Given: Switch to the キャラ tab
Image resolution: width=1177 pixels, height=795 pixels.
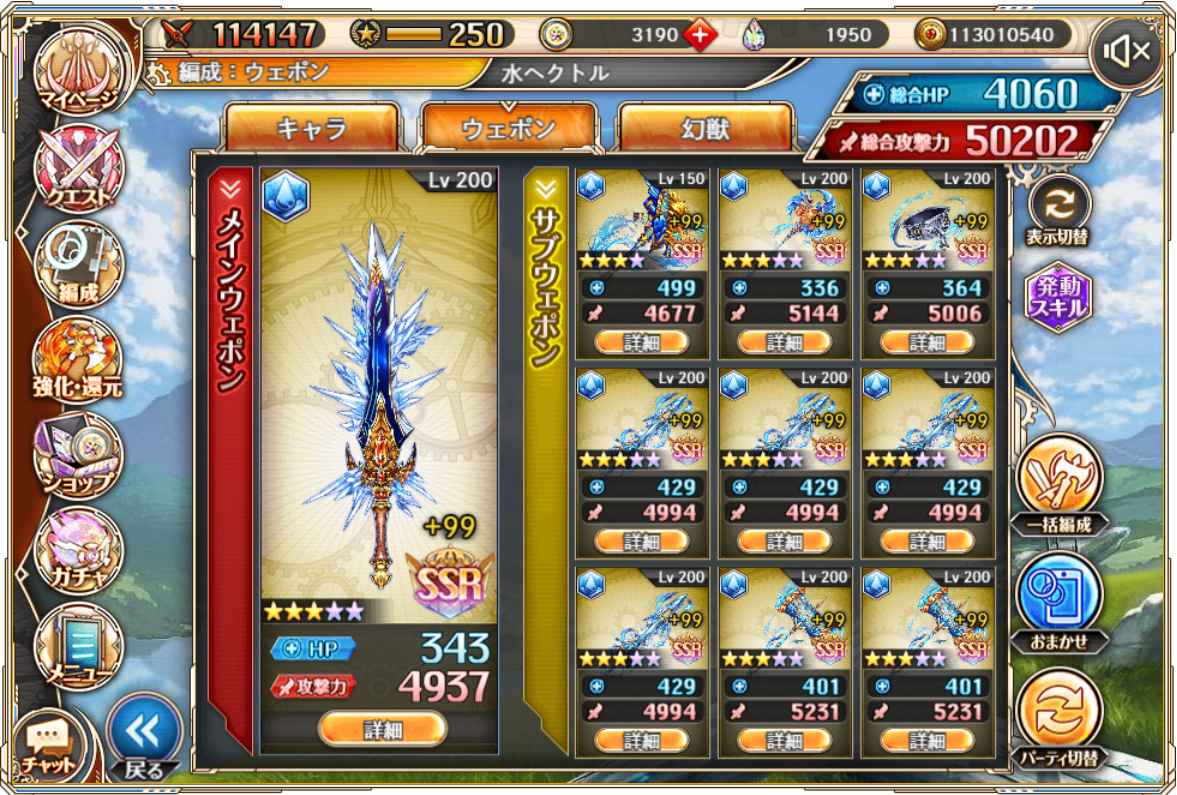Looking at the screenshot, I should point(311,129).
